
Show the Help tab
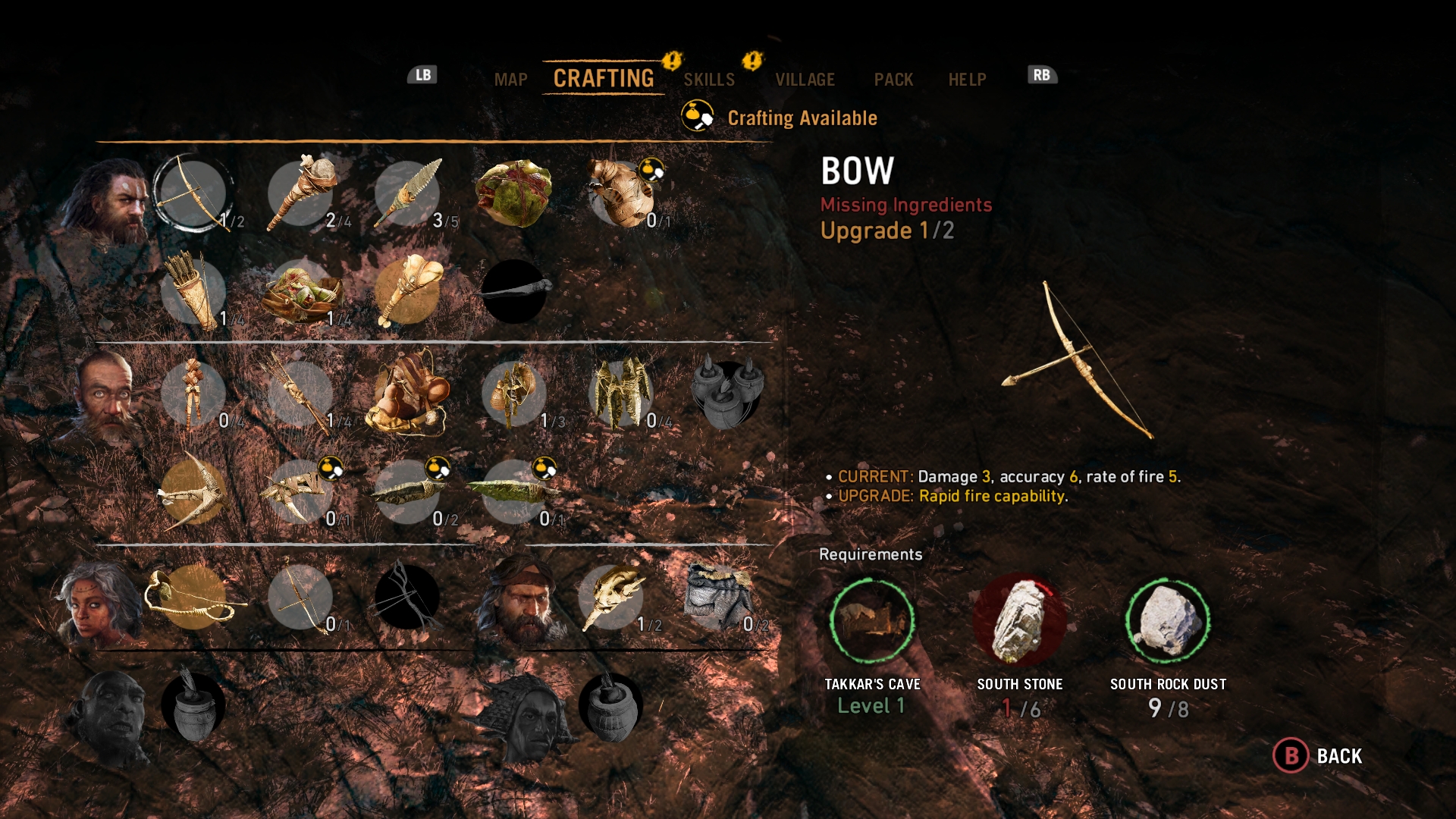tap(967, 80)
